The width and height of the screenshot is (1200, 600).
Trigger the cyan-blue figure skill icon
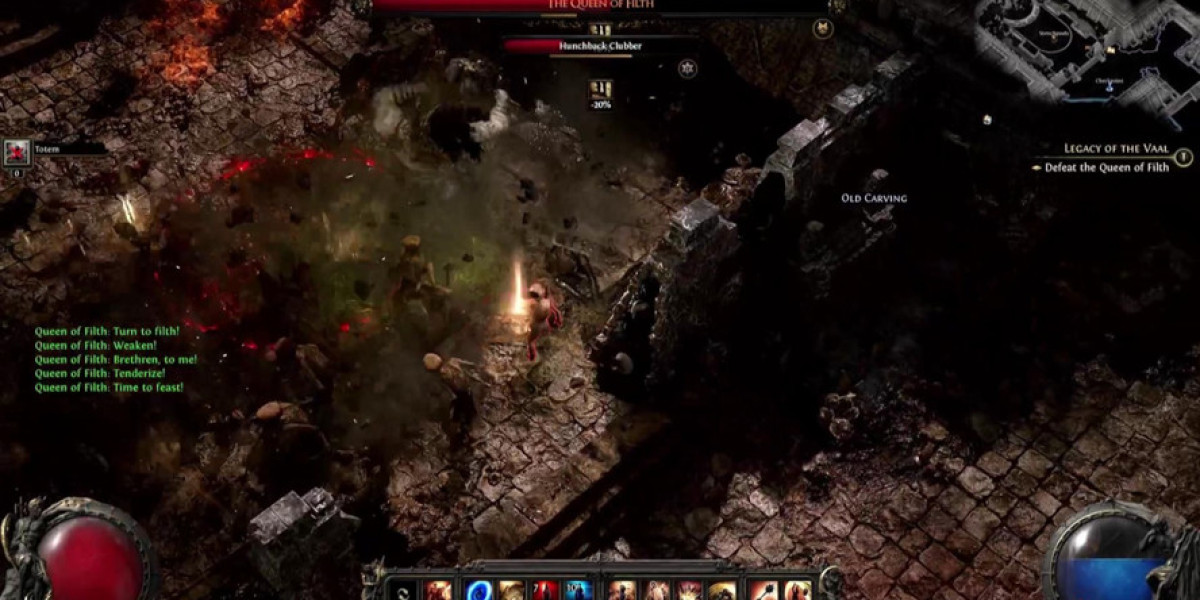(x=577, y=590)
